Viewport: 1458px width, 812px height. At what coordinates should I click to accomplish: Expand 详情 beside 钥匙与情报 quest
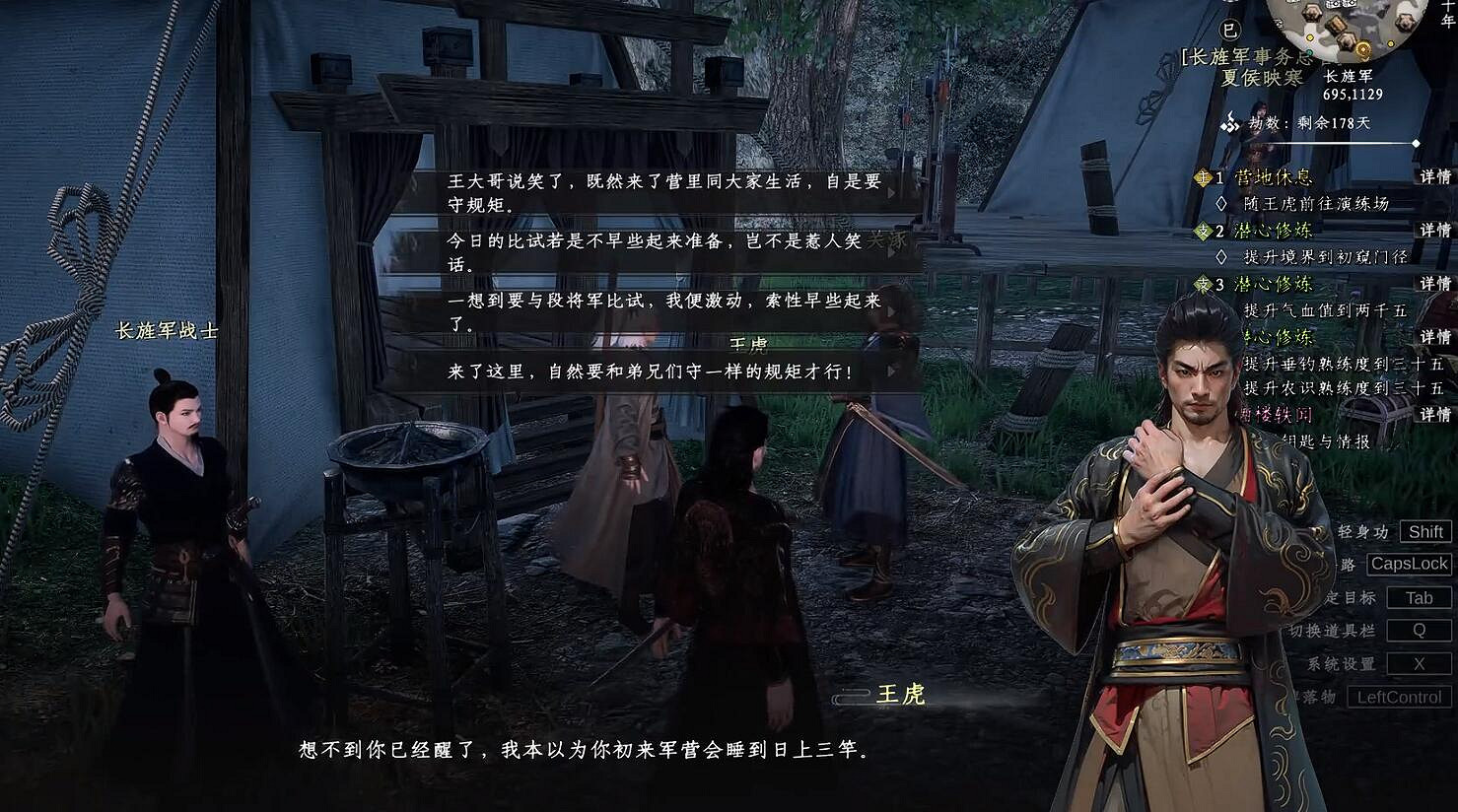[1436, 413]
